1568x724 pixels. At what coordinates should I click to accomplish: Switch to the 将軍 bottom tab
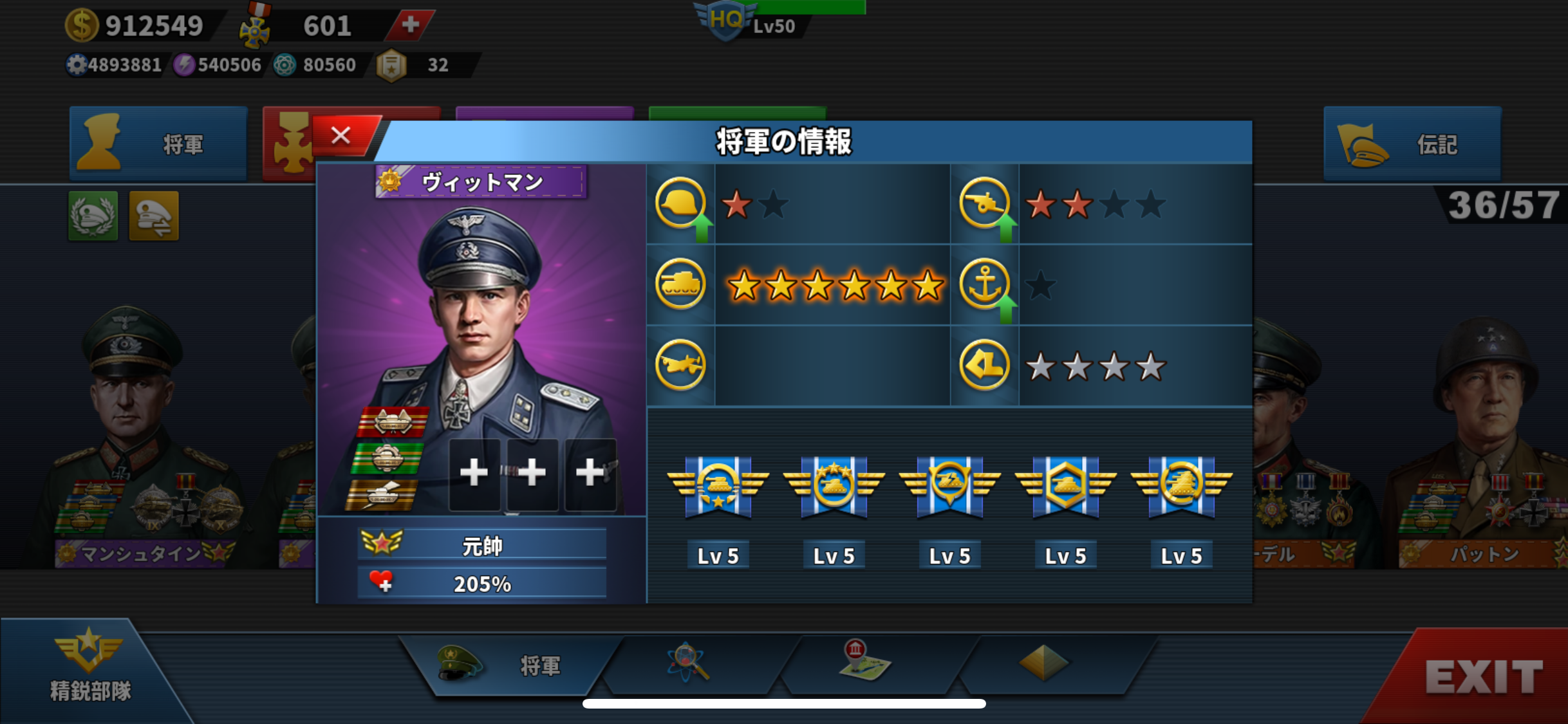509,665
